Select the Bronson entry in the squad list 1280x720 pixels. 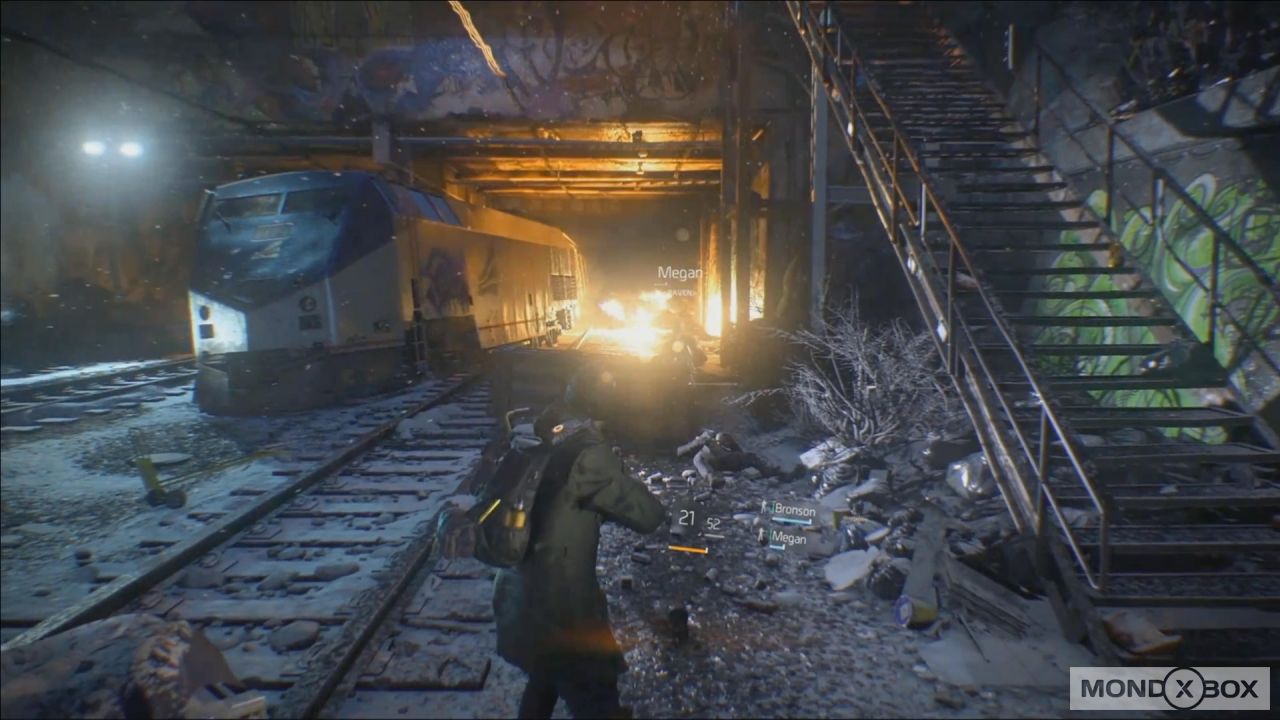tap(795, 510)
